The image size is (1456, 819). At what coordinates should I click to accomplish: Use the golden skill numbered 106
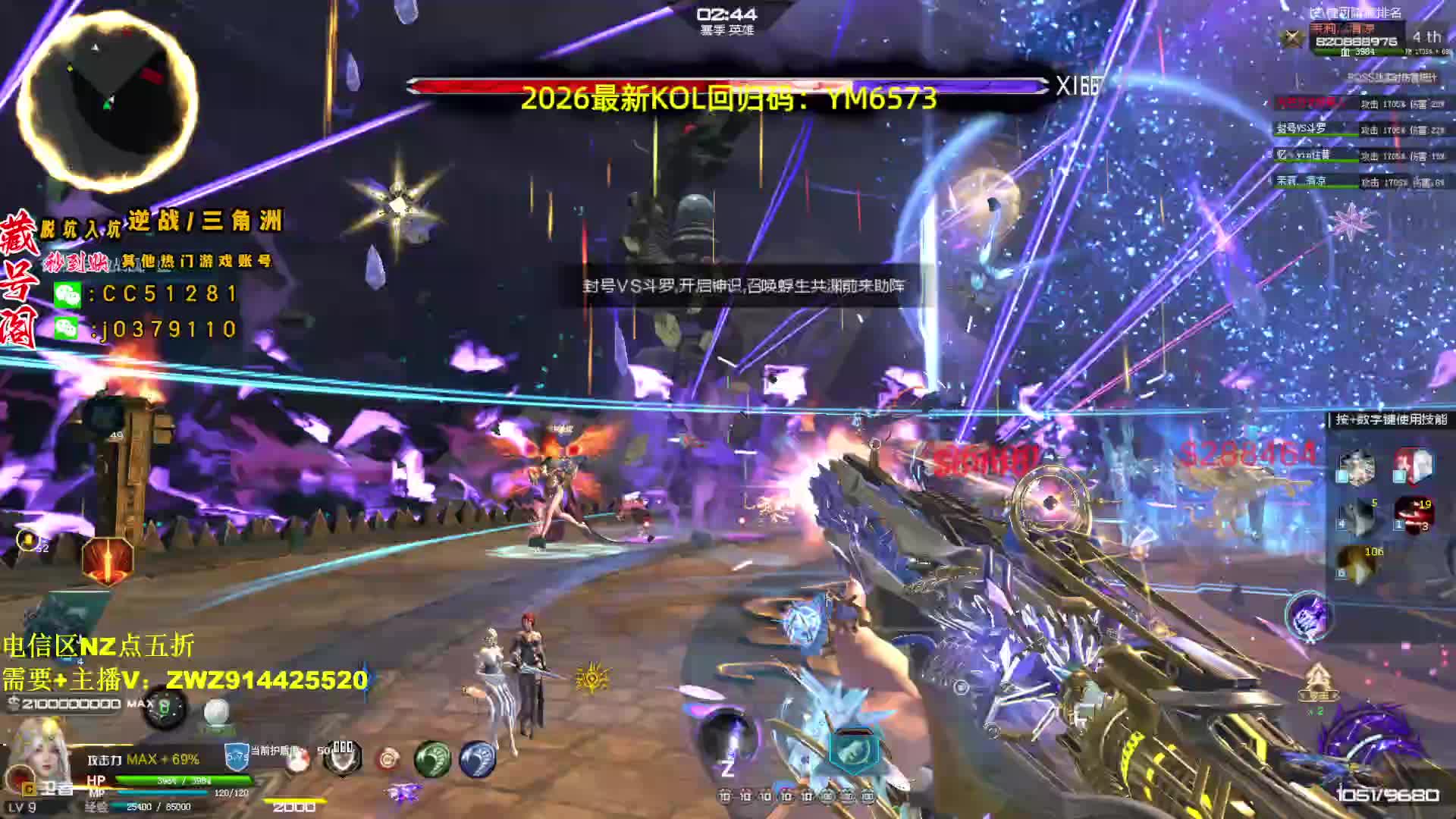1357,565
